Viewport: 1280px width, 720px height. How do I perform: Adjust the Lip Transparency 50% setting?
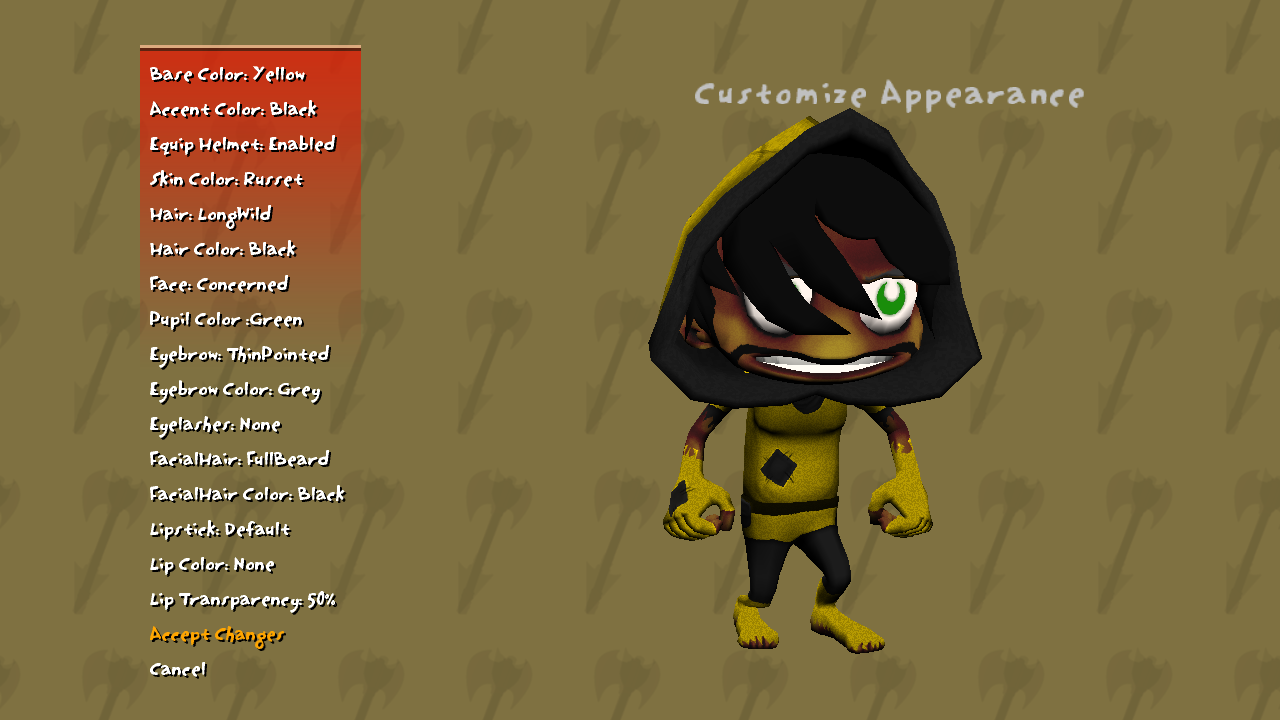pos(243,600)
